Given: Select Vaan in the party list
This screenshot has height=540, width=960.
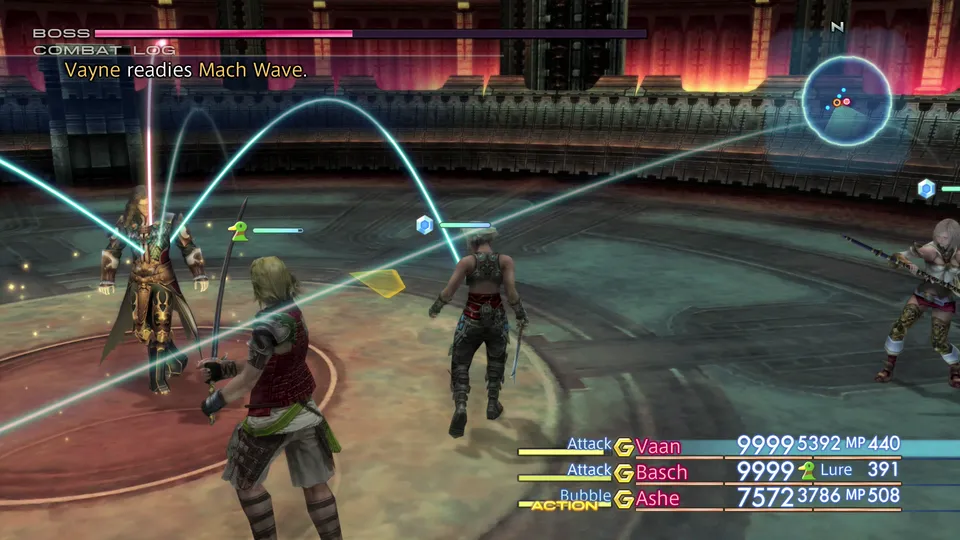Looking at the screenshot, I should [x=658, y=446].
